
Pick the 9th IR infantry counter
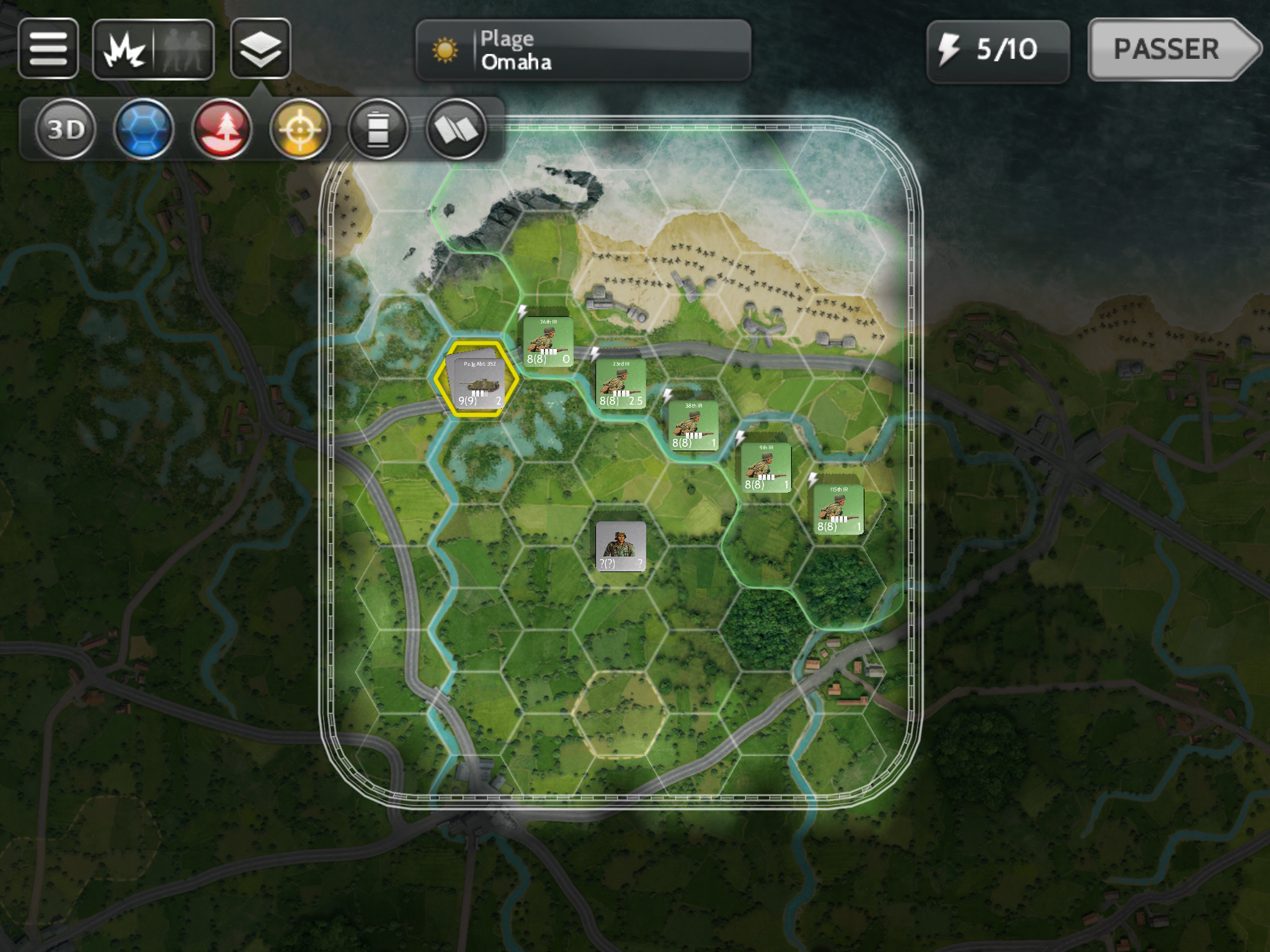click(x=766, y=467)
